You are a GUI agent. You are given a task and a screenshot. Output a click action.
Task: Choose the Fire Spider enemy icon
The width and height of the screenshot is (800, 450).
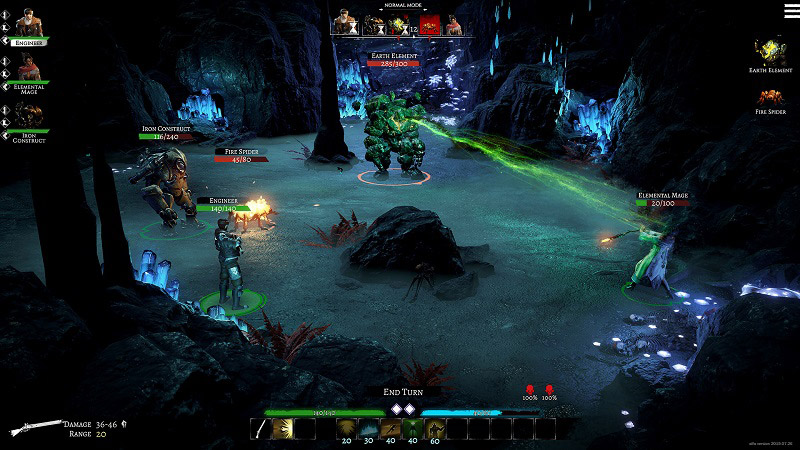pos(770,98)
